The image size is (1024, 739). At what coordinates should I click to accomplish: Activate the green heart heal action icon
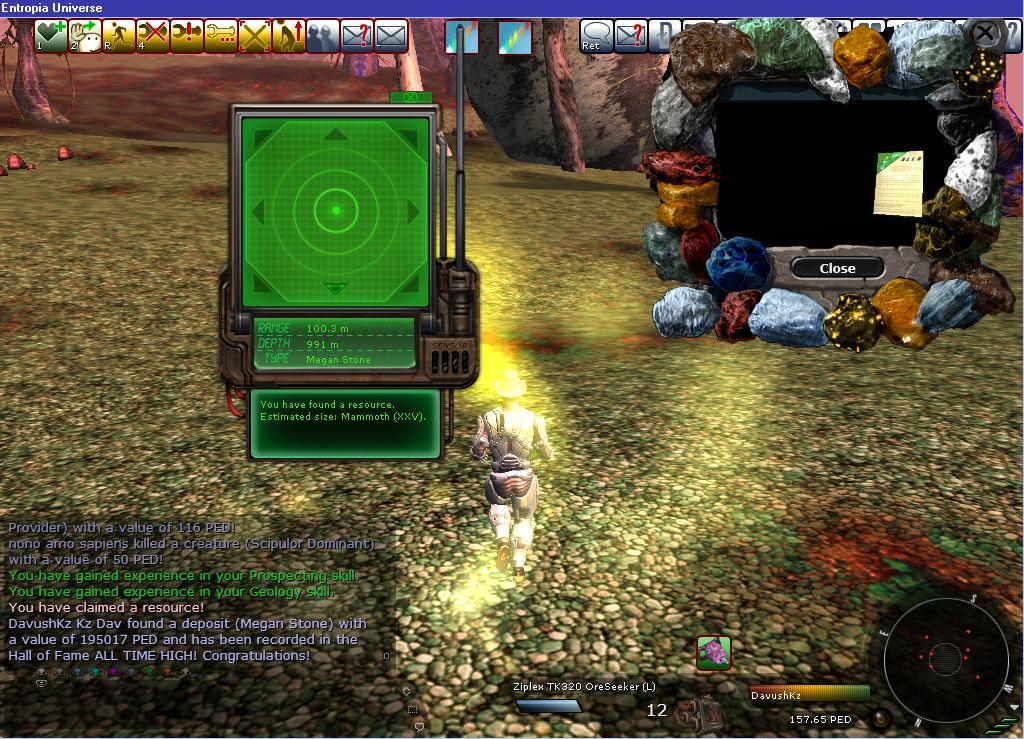(x=51, y=37)
